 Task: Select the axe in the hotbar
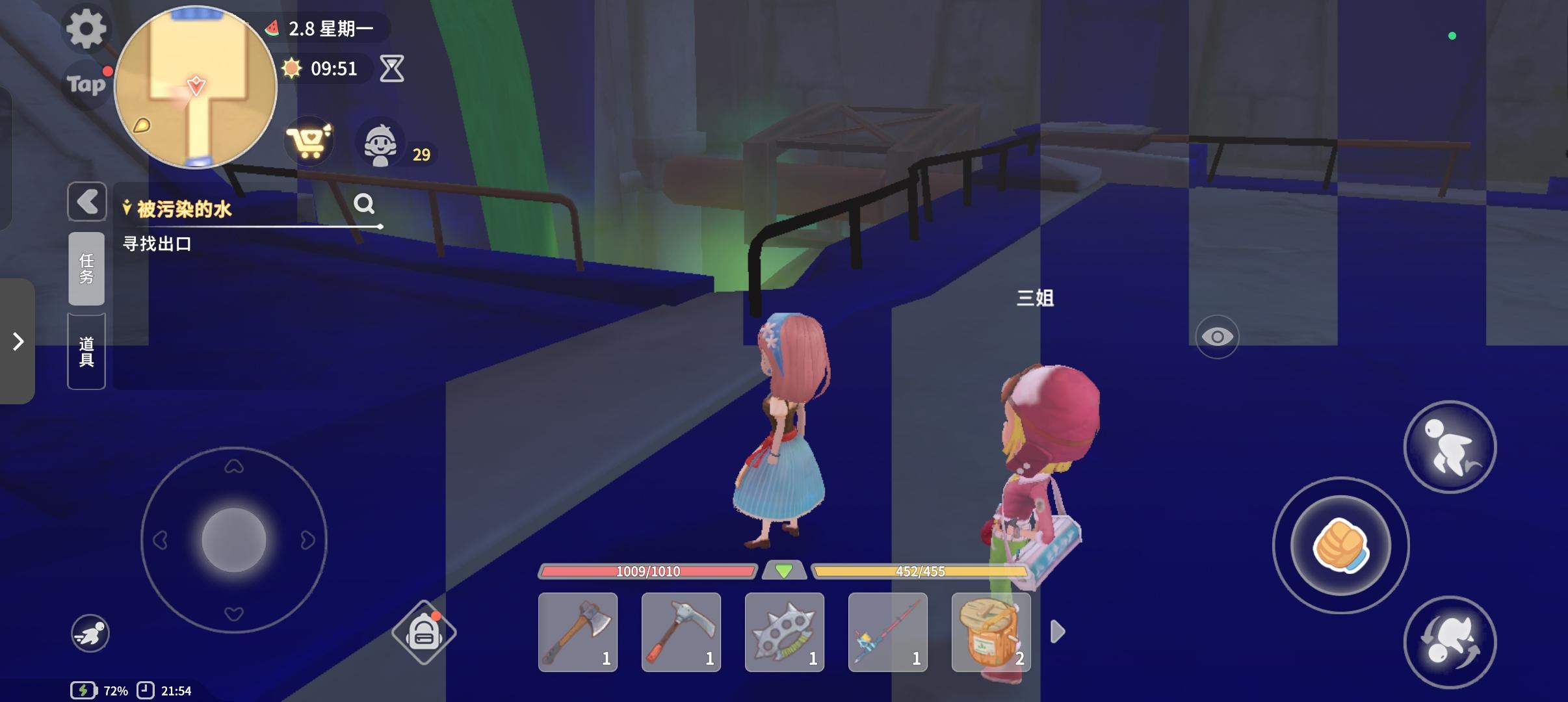(578, 632)
